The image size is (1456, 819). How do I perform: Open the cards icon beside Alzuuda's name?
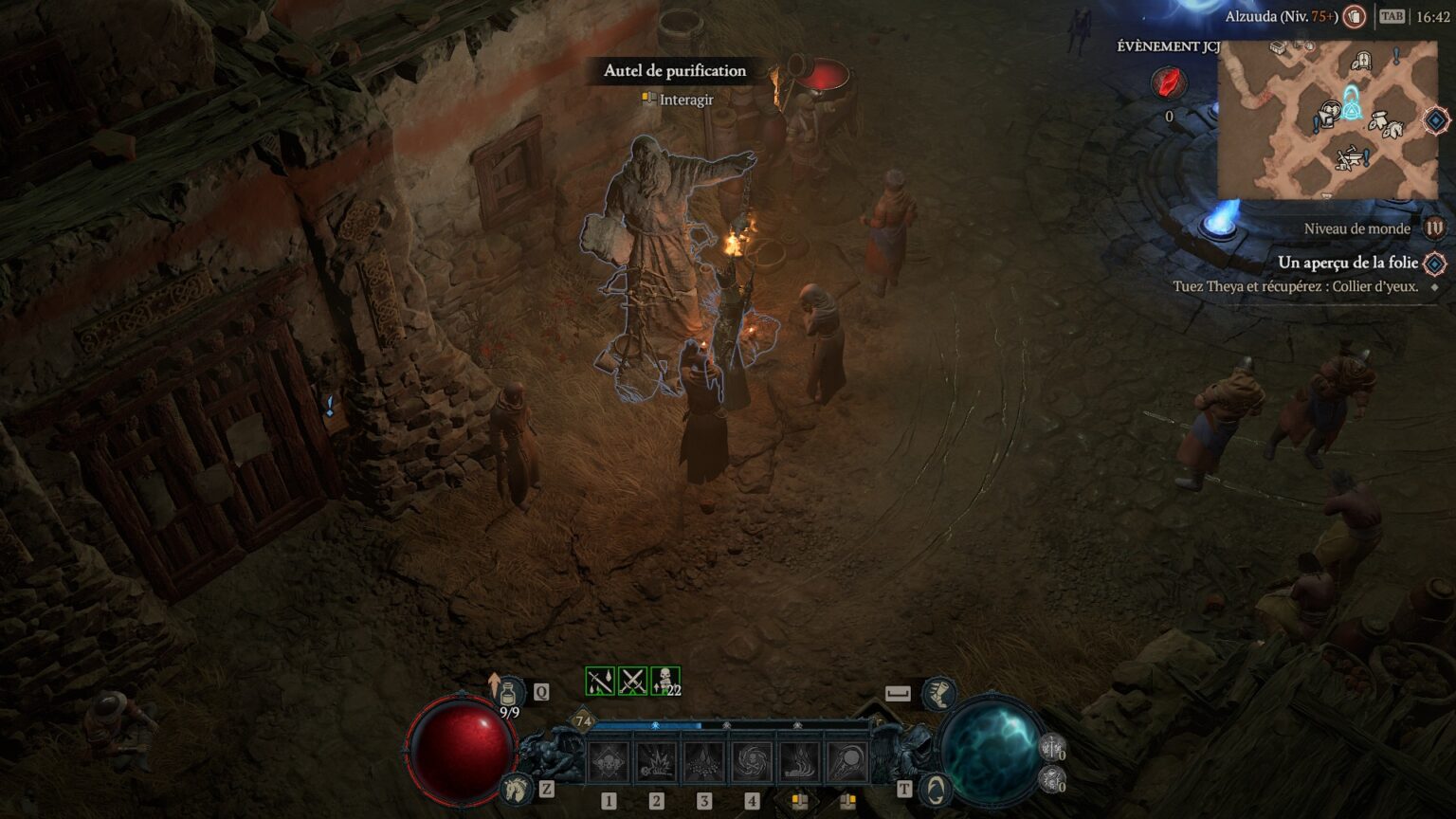pyautogui.click(x=1356, y=16)
